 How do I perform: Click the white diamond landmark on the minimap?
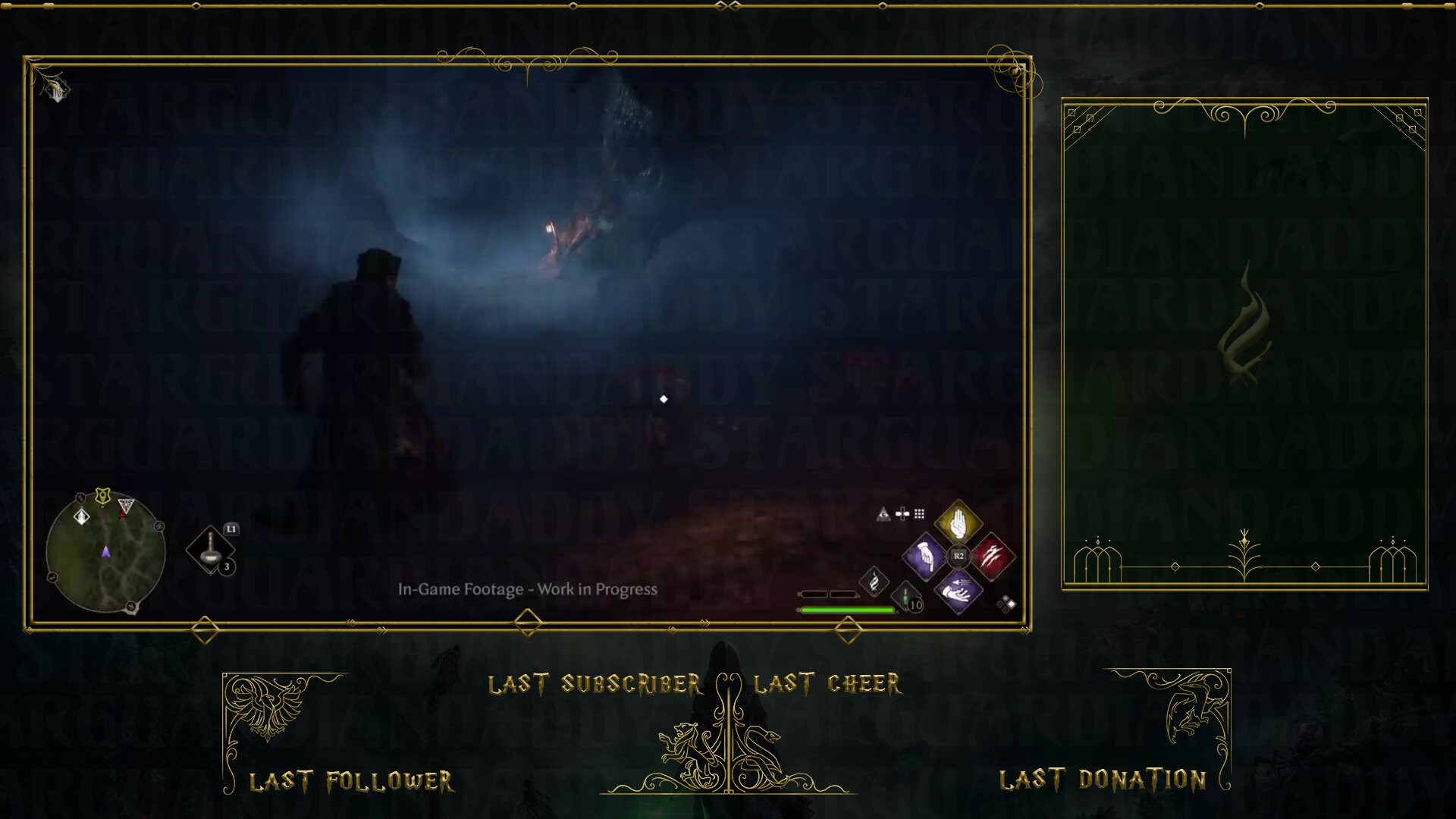click(81, 517)
